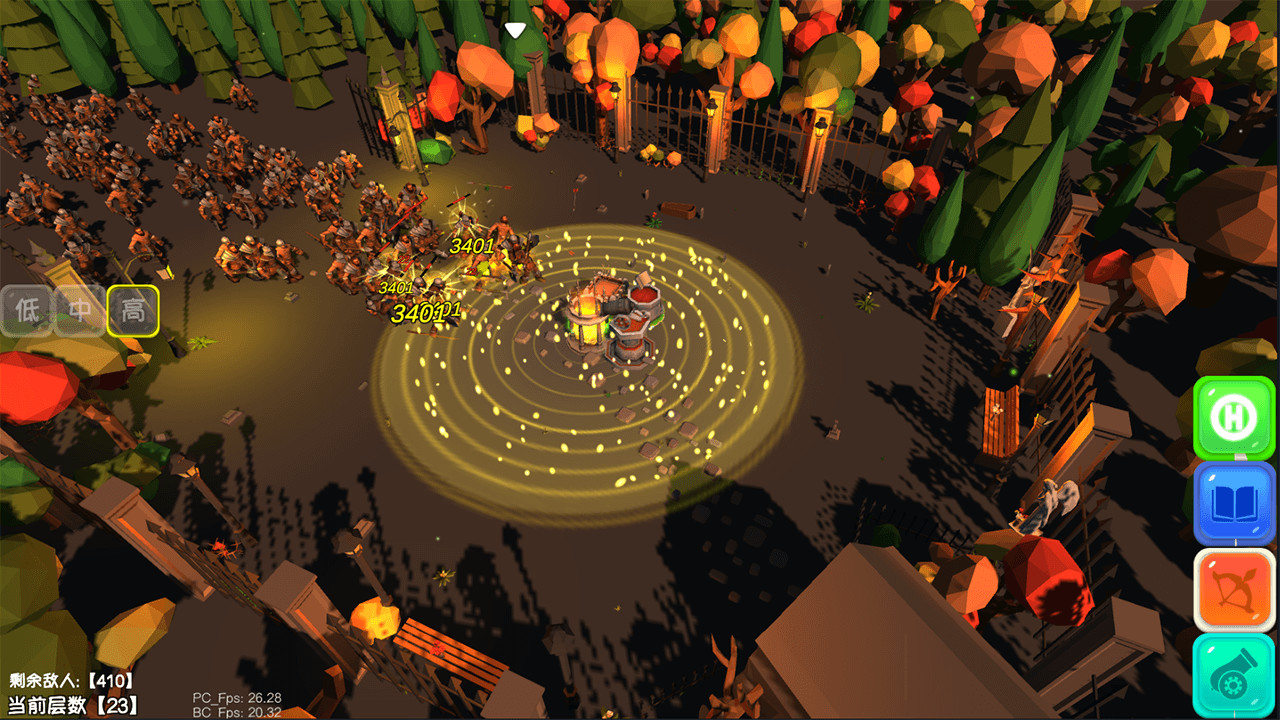Screen dimensions: 1280x720
Task: Click the open book symbol in the sidebar
Action: pos(1233,503)
